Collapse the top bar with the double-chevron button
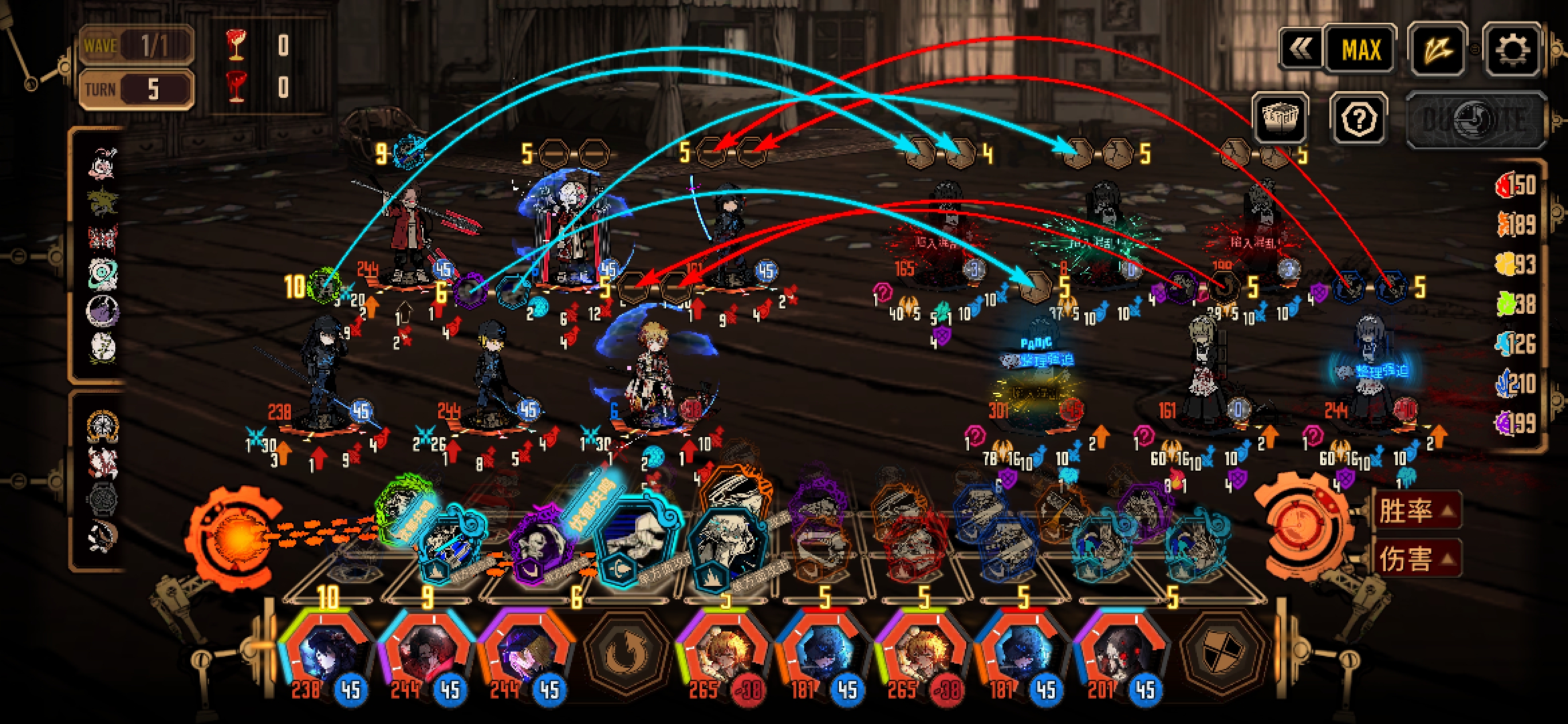1568x724 pixels. tap(1301, 49)
